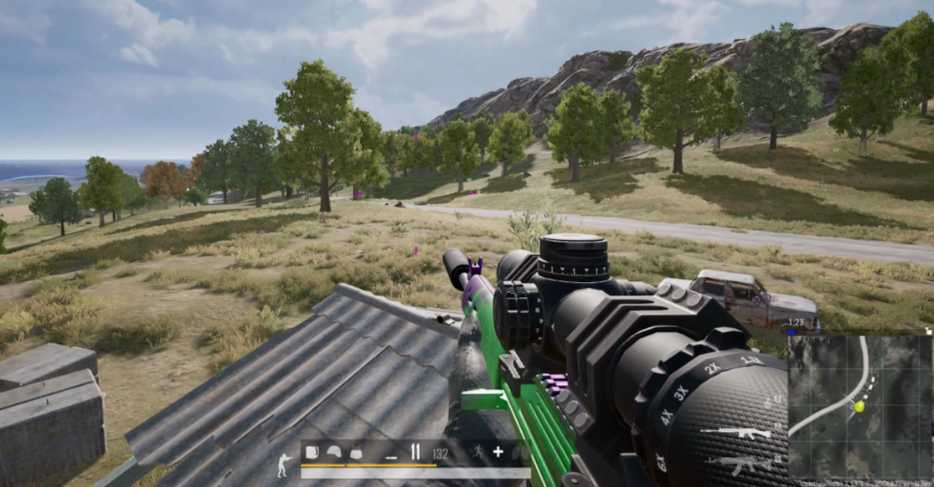
Task: Select the primary rifle weapon slot
Action: pyautogui.click(x=735, y=433)
